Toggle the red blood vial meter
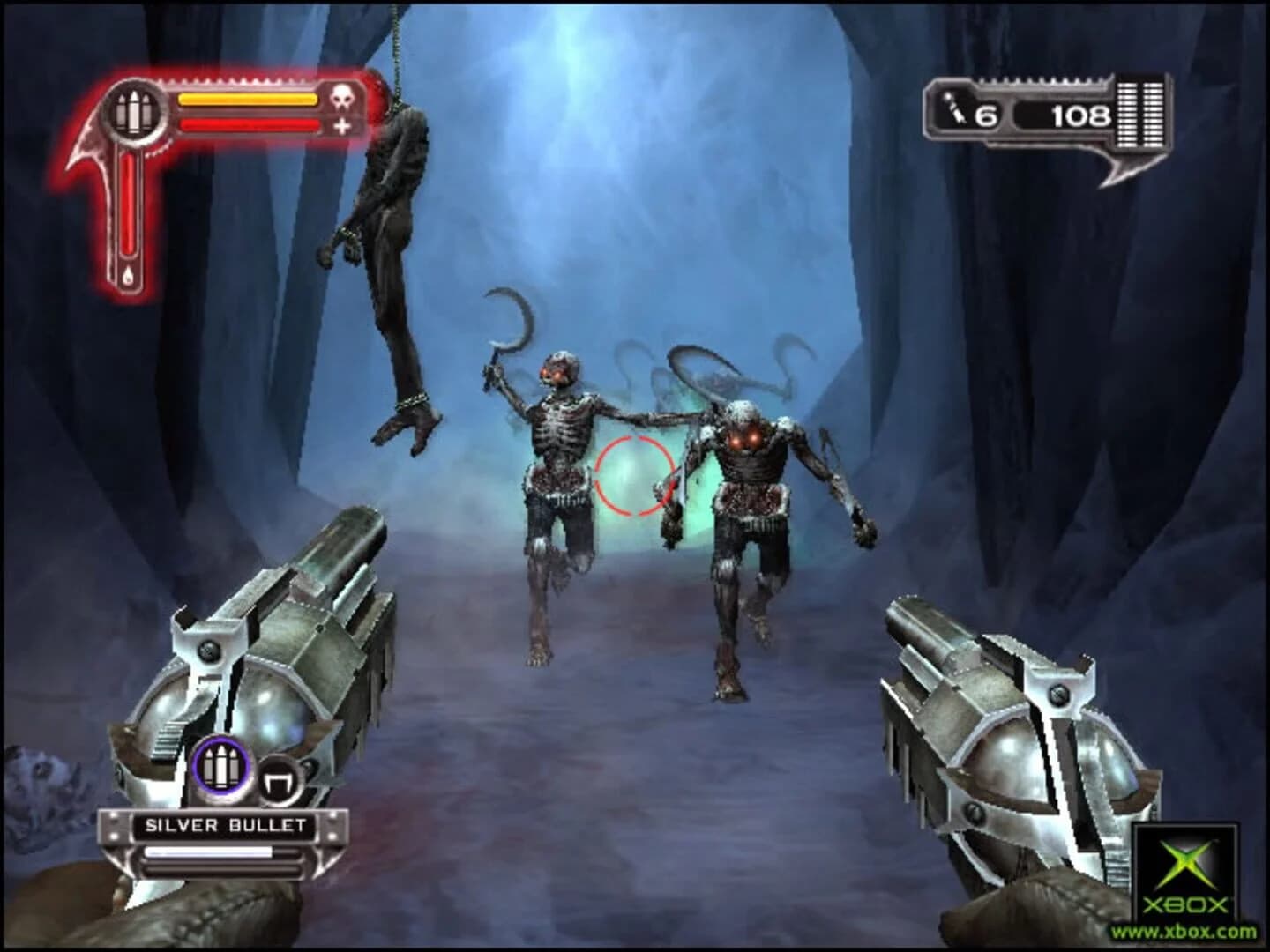This screenshot has width=1270, height=952. pos(129,204)
